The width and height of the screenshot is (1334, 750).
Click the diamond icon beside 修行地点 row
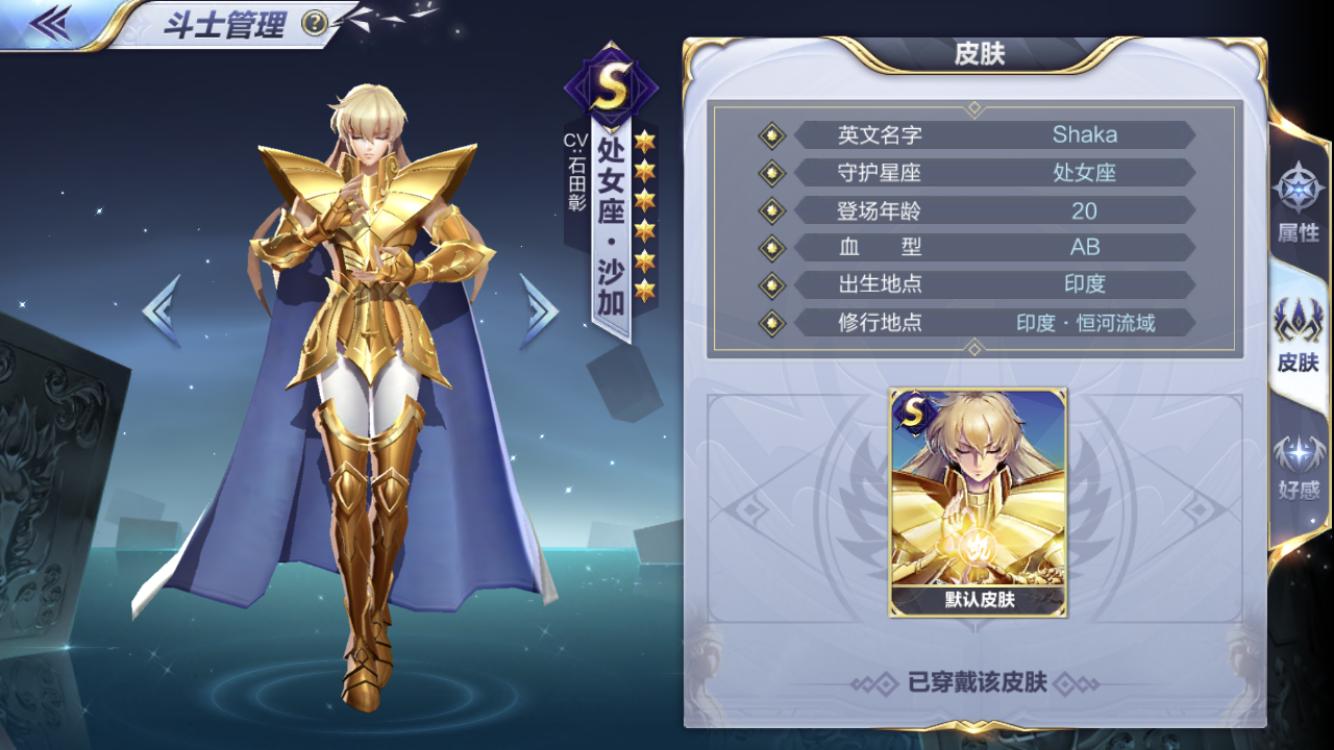[770, 322]
